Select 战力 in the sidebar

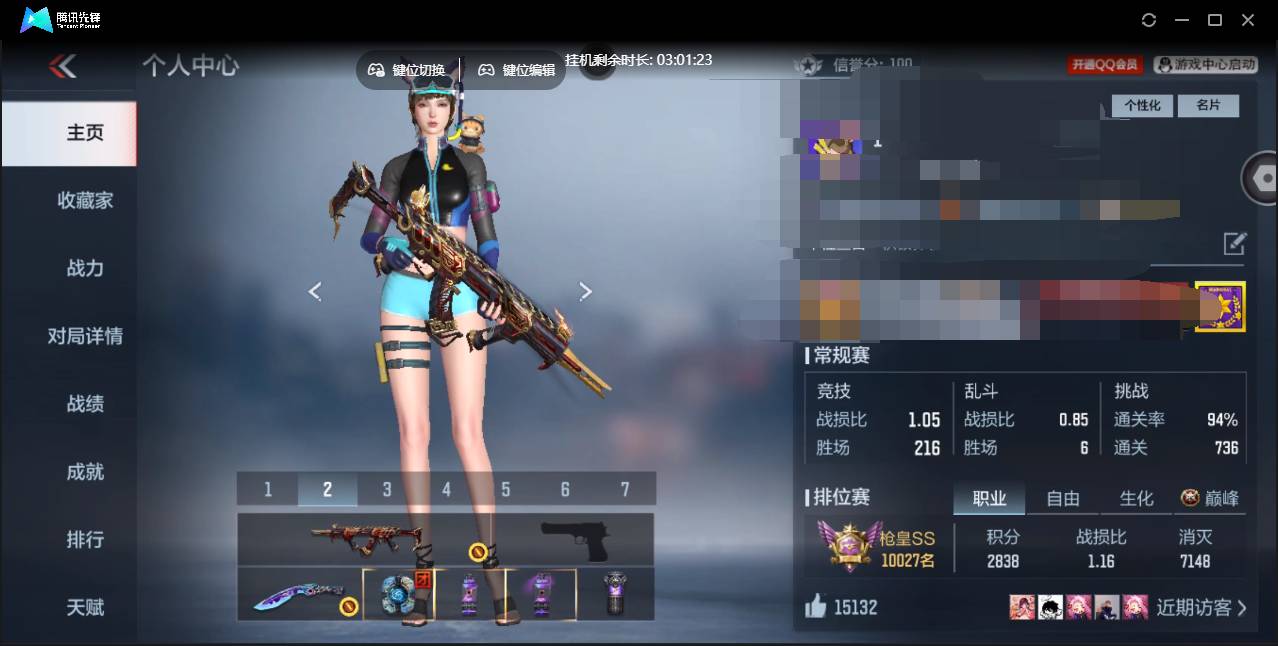(85, 268)
